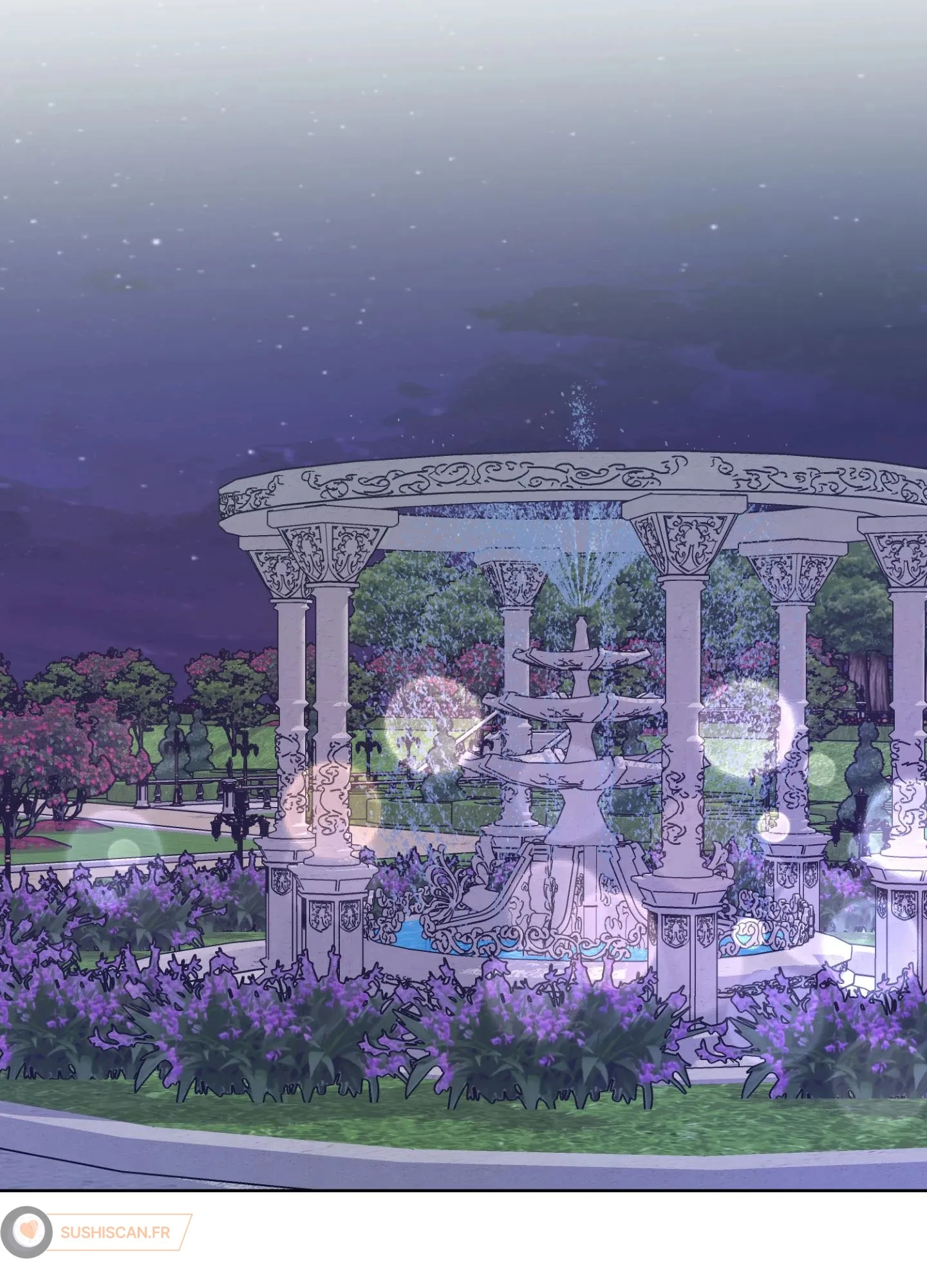Open the SUSHISCAN.FR watermark link
This screenshot has width=927, height=1288.
115,1232
